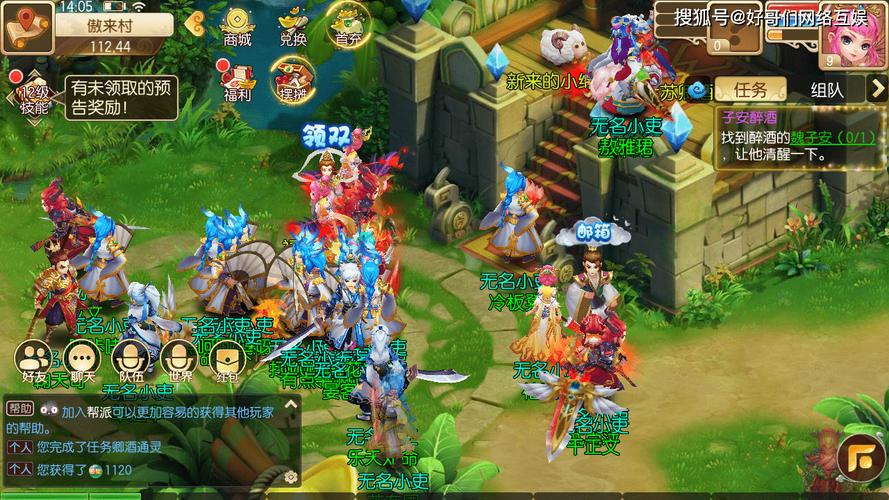Image resolution: width=889 pixels, height=500 pixels.
Task: Open the 摆摊 stall market
Action: coord(293,80)
